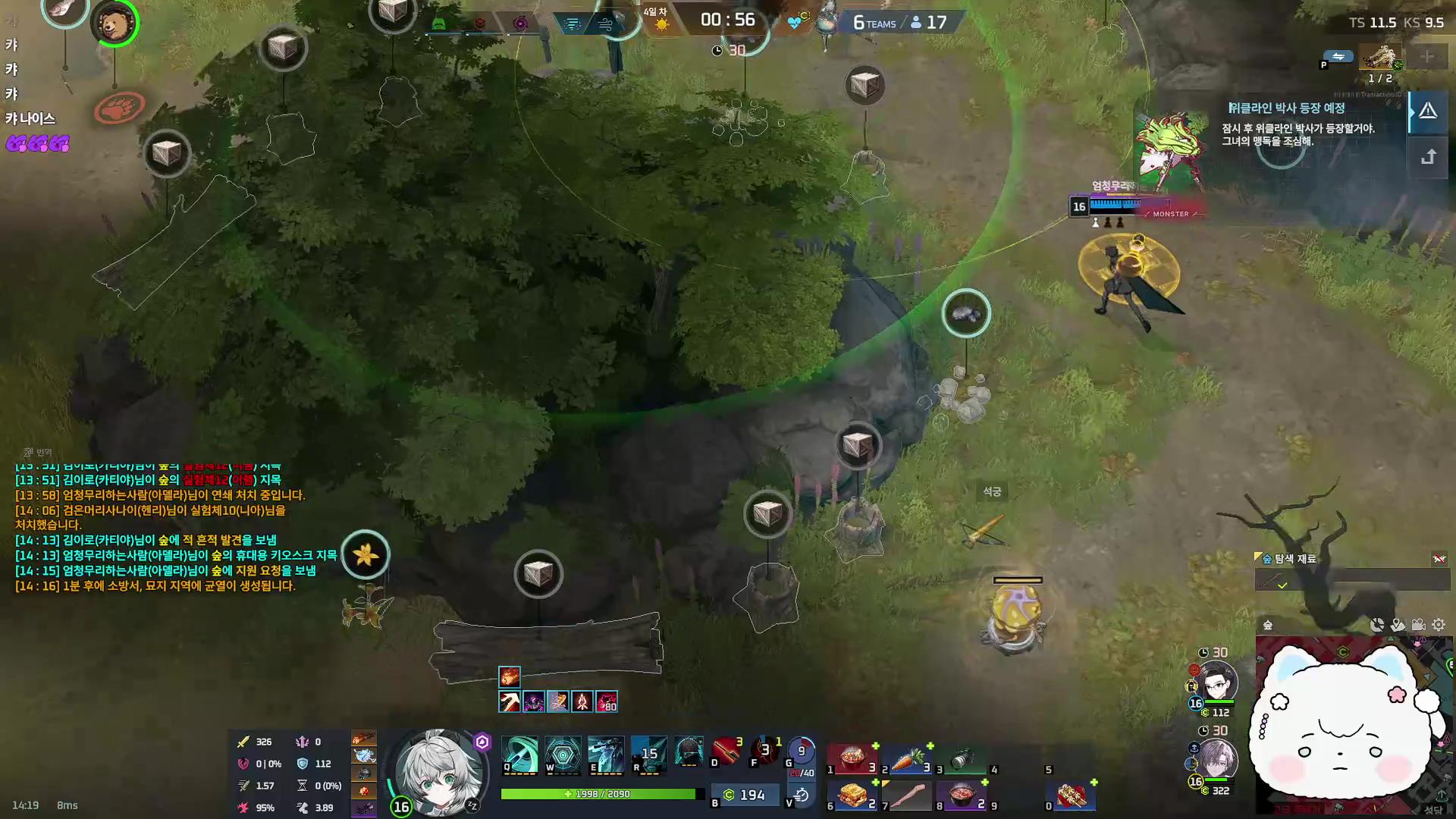Activate the Q skill icon

[x=519, y=755]
